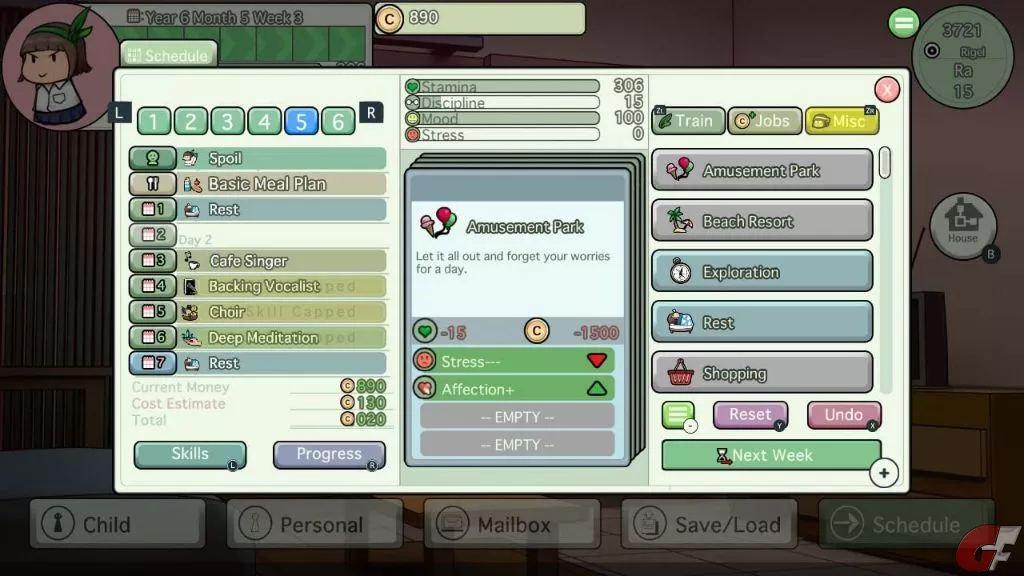Image resolution: width=1024 pixels, height=576 pixels.
Task: Advance to Next Week
Action: pos(771,455)
